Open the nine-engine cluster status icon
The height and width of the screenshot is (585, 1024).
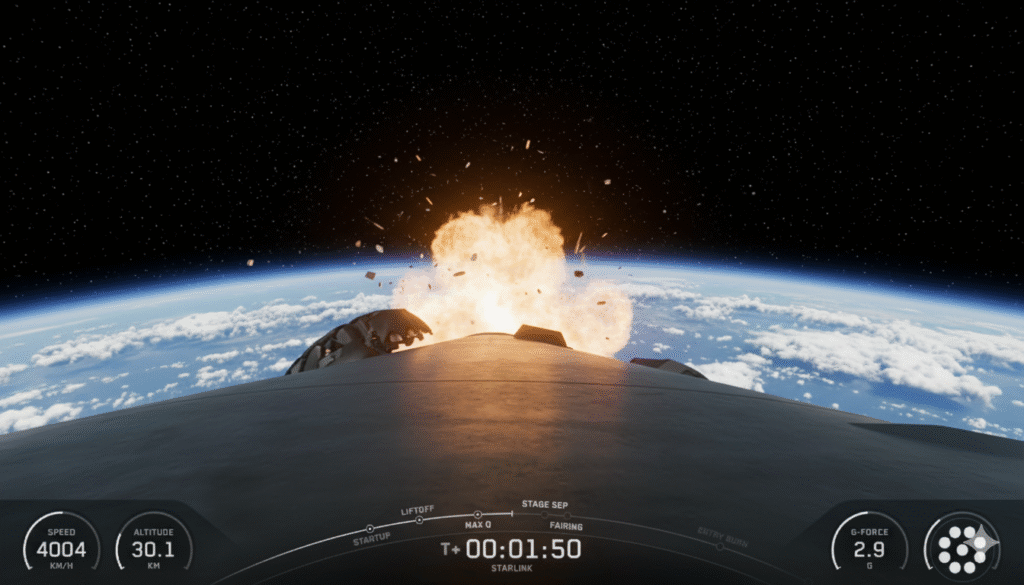(x=961, y=546)
